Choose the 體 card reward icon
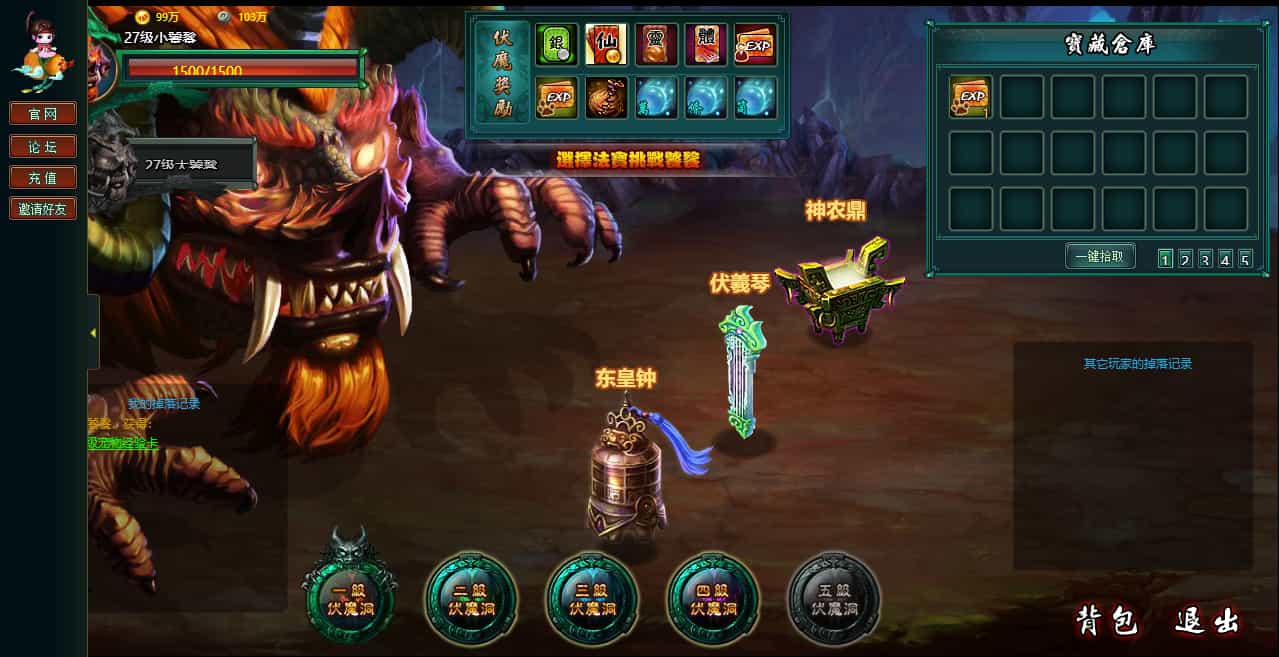 706,45
